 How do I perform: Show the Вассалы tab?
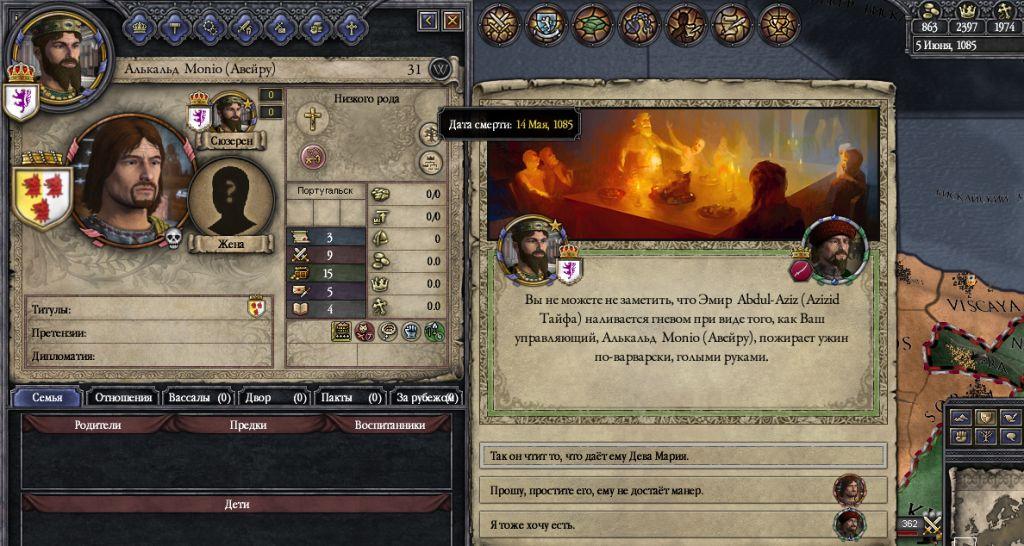click(x=199, y=398)
